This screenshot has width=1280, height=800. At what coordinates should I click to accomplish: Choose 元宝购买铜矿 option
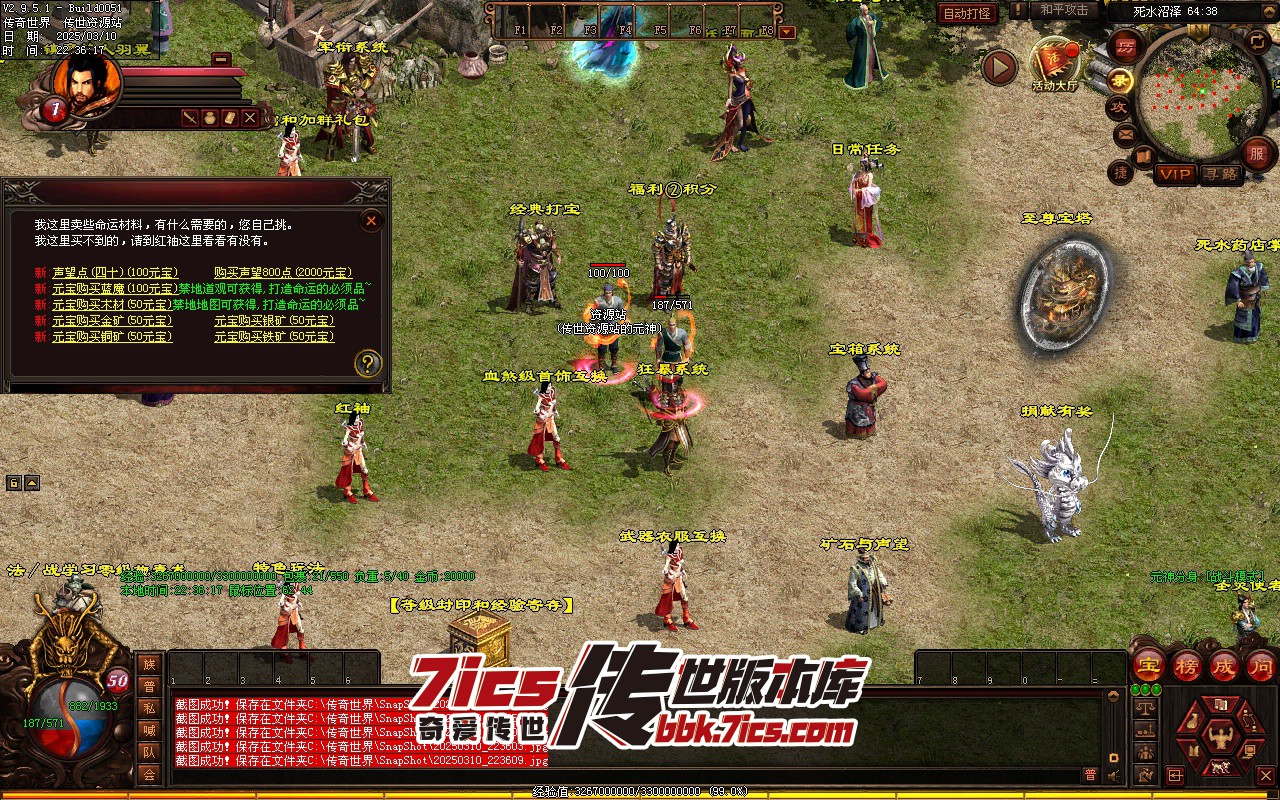click(112, 337)
